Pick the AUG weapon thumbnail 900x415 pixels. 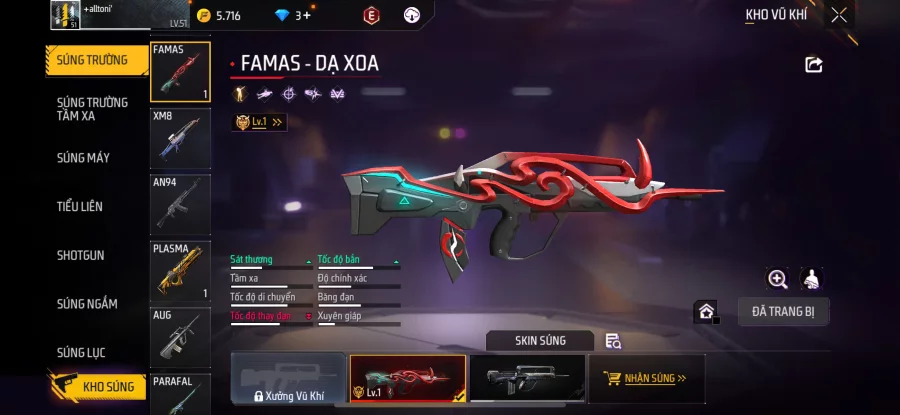[x=180, y=337]
